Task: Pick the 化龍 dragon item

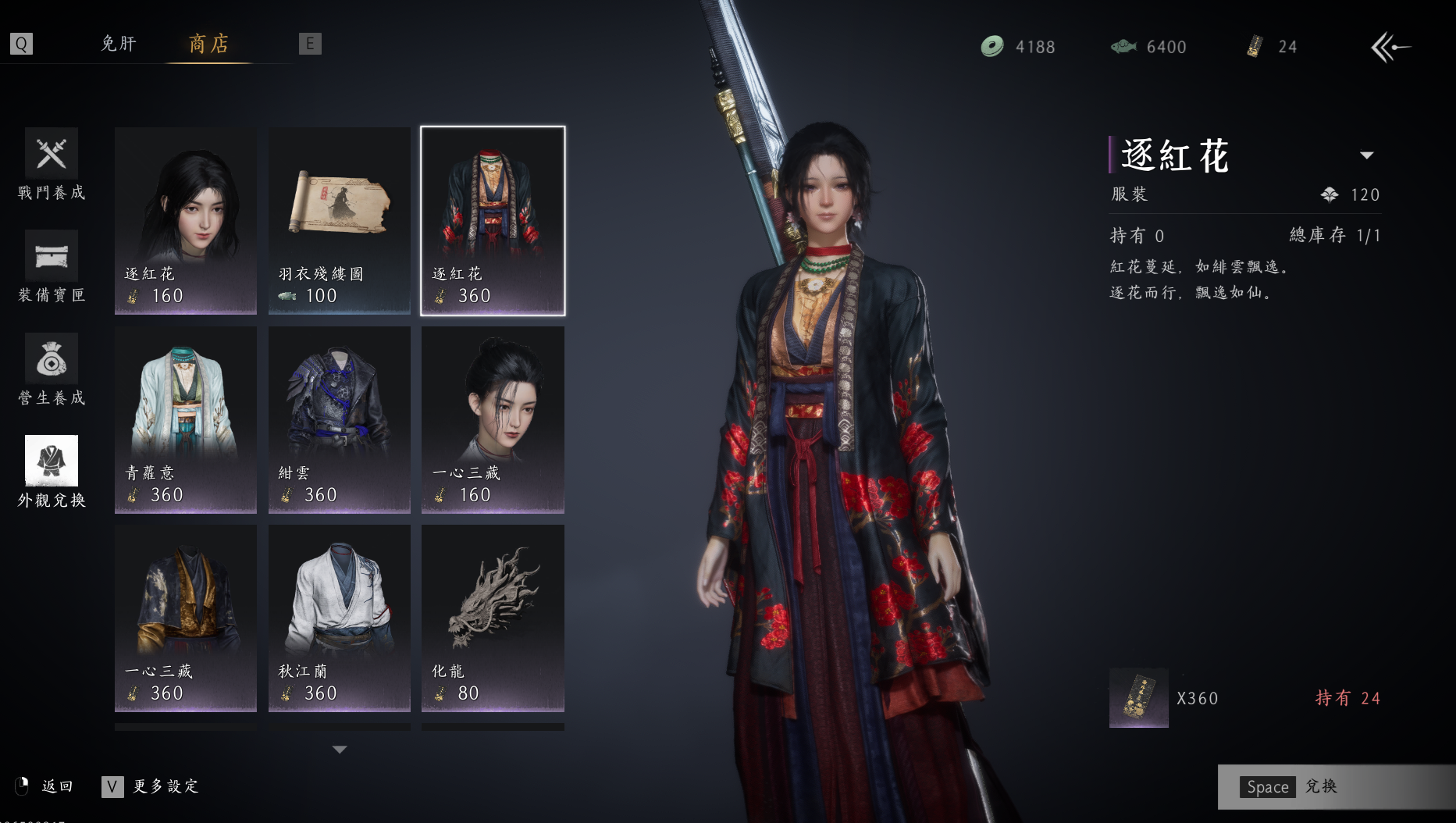Action: [x=493, y=618]
